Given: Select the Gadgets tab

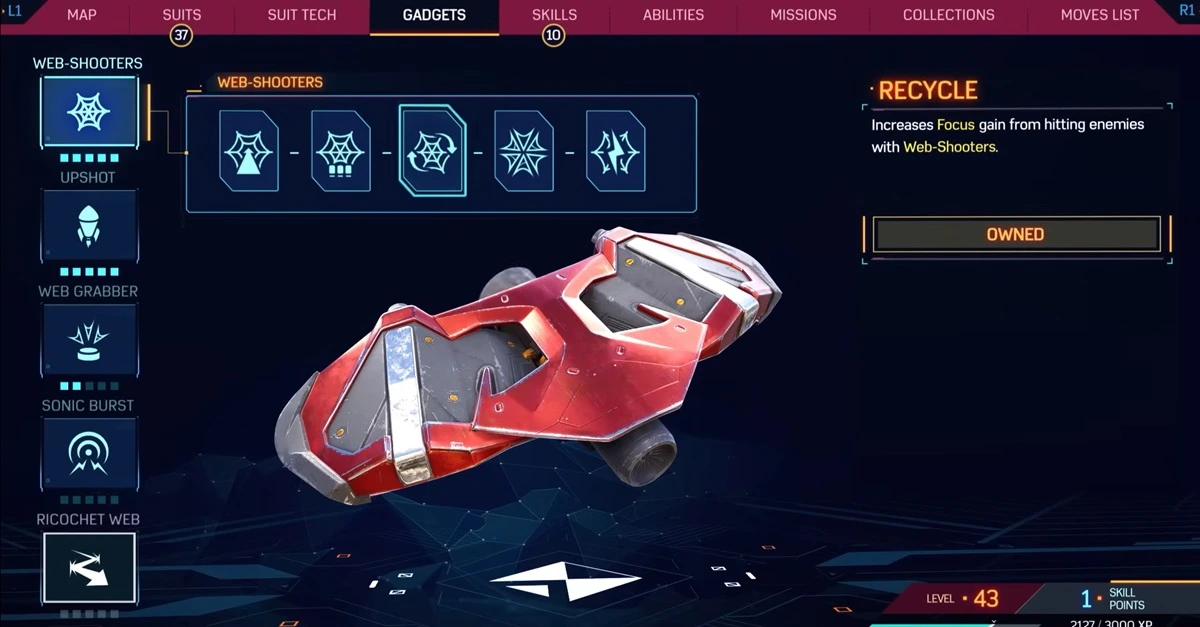Looking at the screenshot, I should coord(434,15).
